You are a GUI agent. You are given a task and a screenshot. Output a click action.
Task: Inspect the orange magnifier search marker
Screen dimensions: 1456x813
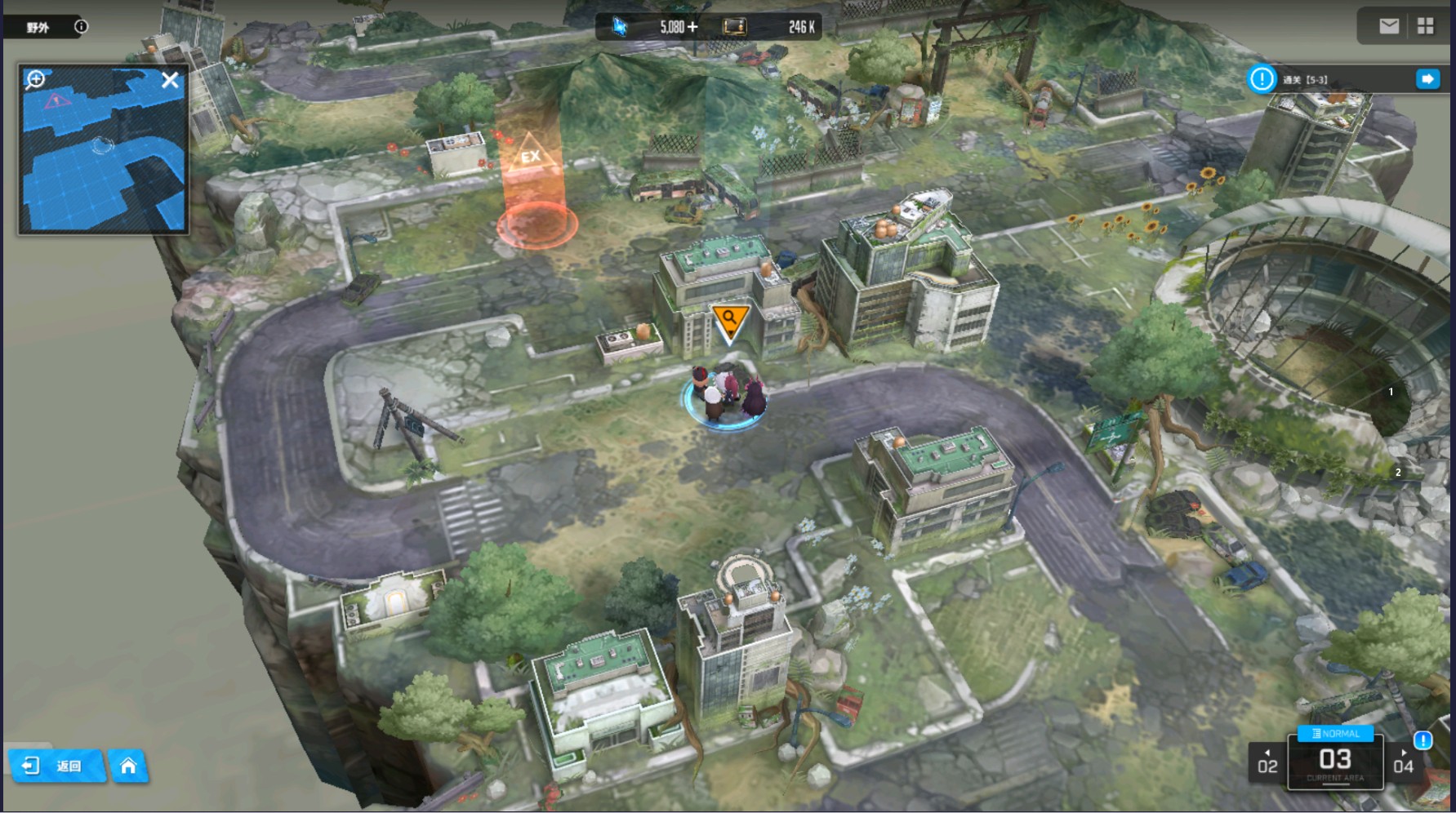point(729,320)
